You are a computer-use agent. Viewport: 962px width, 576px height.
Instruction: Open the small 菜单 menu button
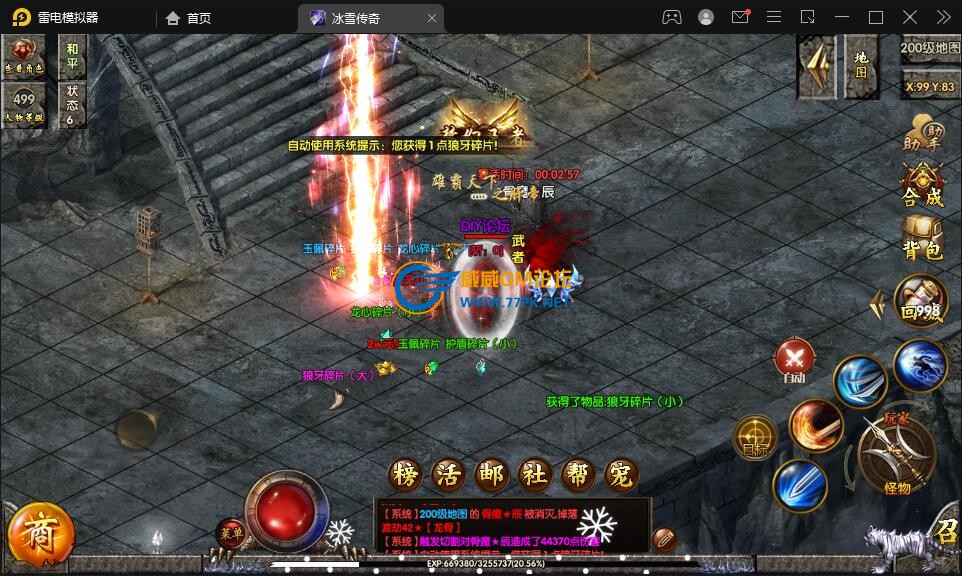click(231, 531)
